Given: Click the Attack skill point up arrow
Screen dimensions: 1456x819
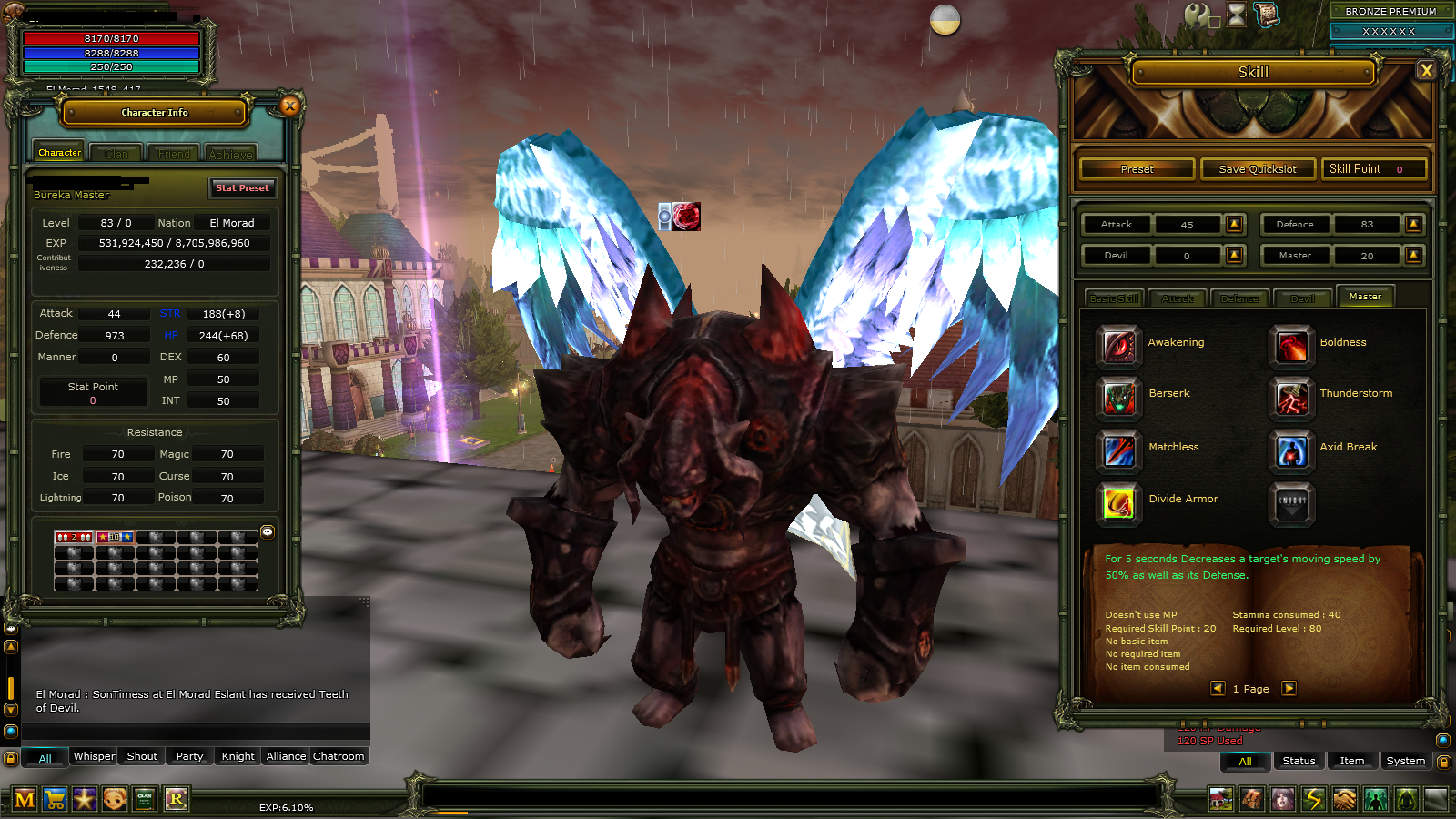Looking at the screenshot, I should 1234,225.
